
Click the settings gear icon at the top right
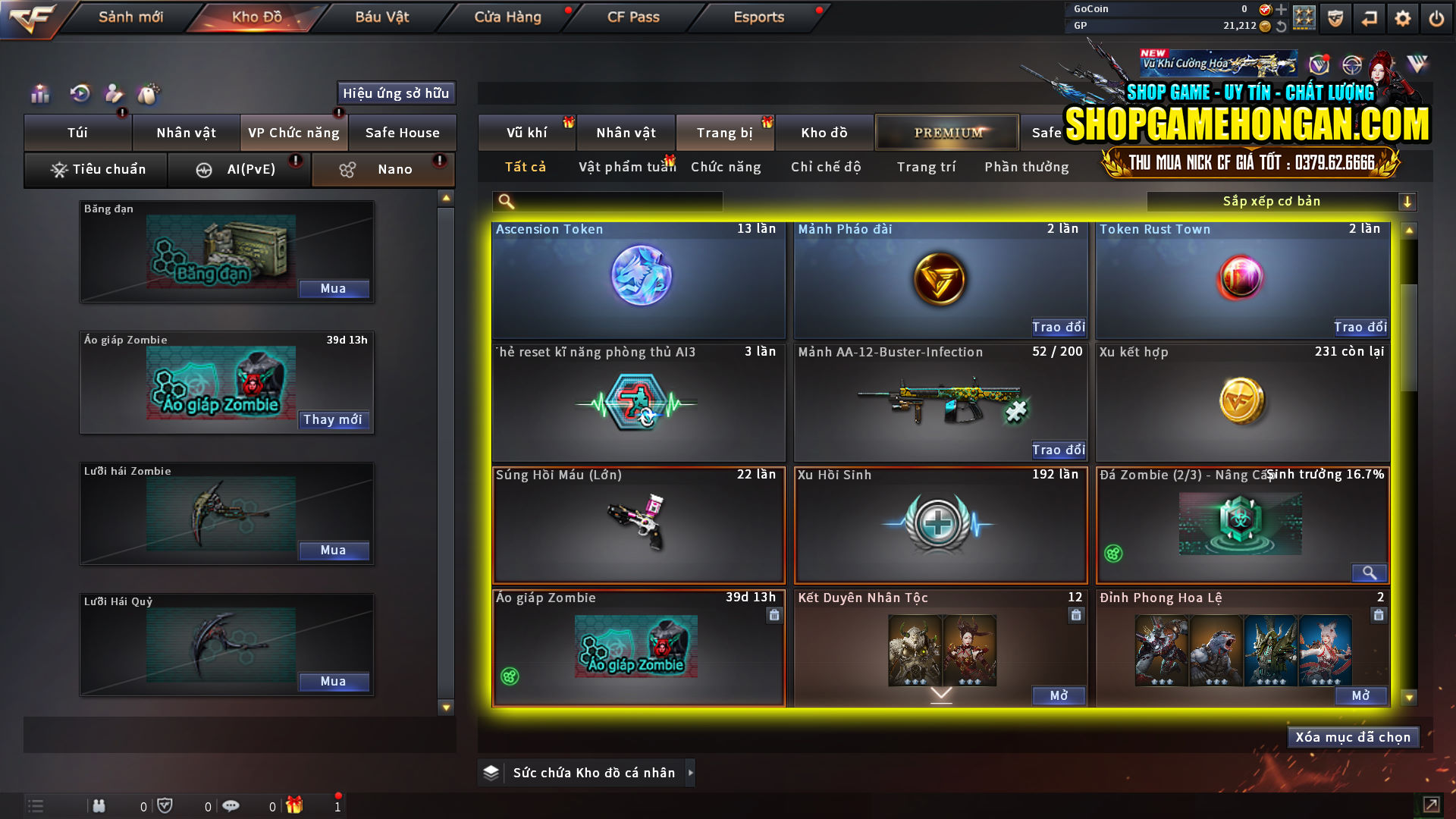pyautogui.click(x=1402, y=18)
